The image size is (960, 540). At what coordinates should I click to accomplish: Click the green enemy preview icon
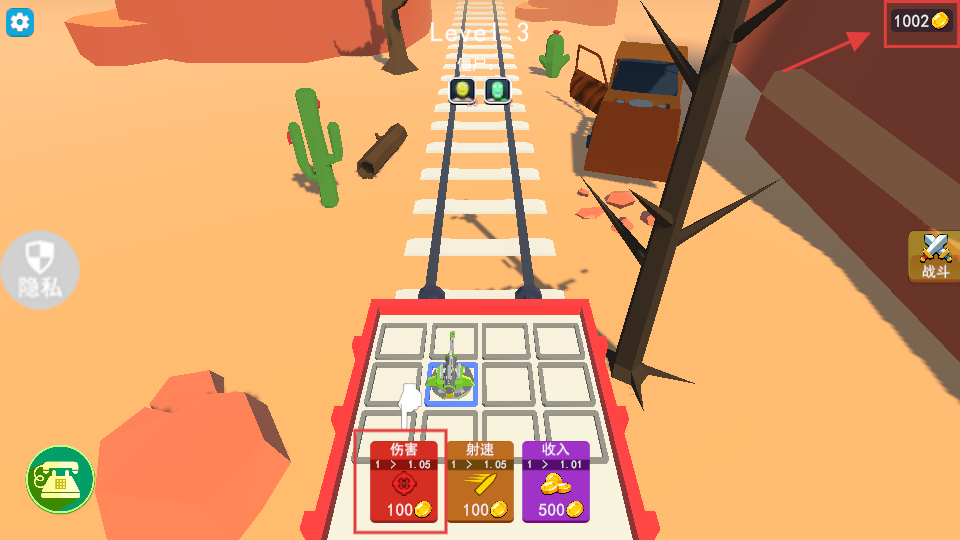(x=498, y=91)
